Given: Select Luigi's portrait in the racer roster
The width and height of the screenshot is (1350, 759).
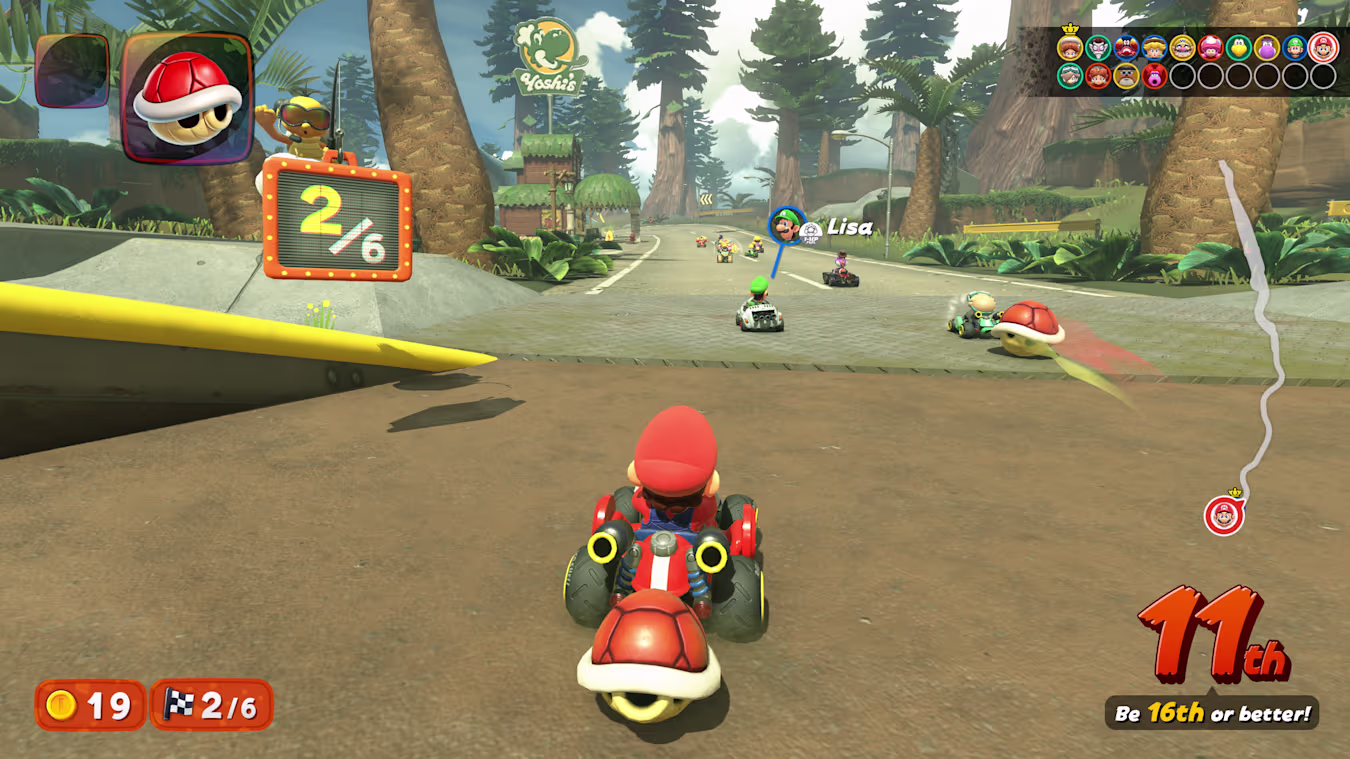Looking at the screenshot, I should (x=1294, y=47).
